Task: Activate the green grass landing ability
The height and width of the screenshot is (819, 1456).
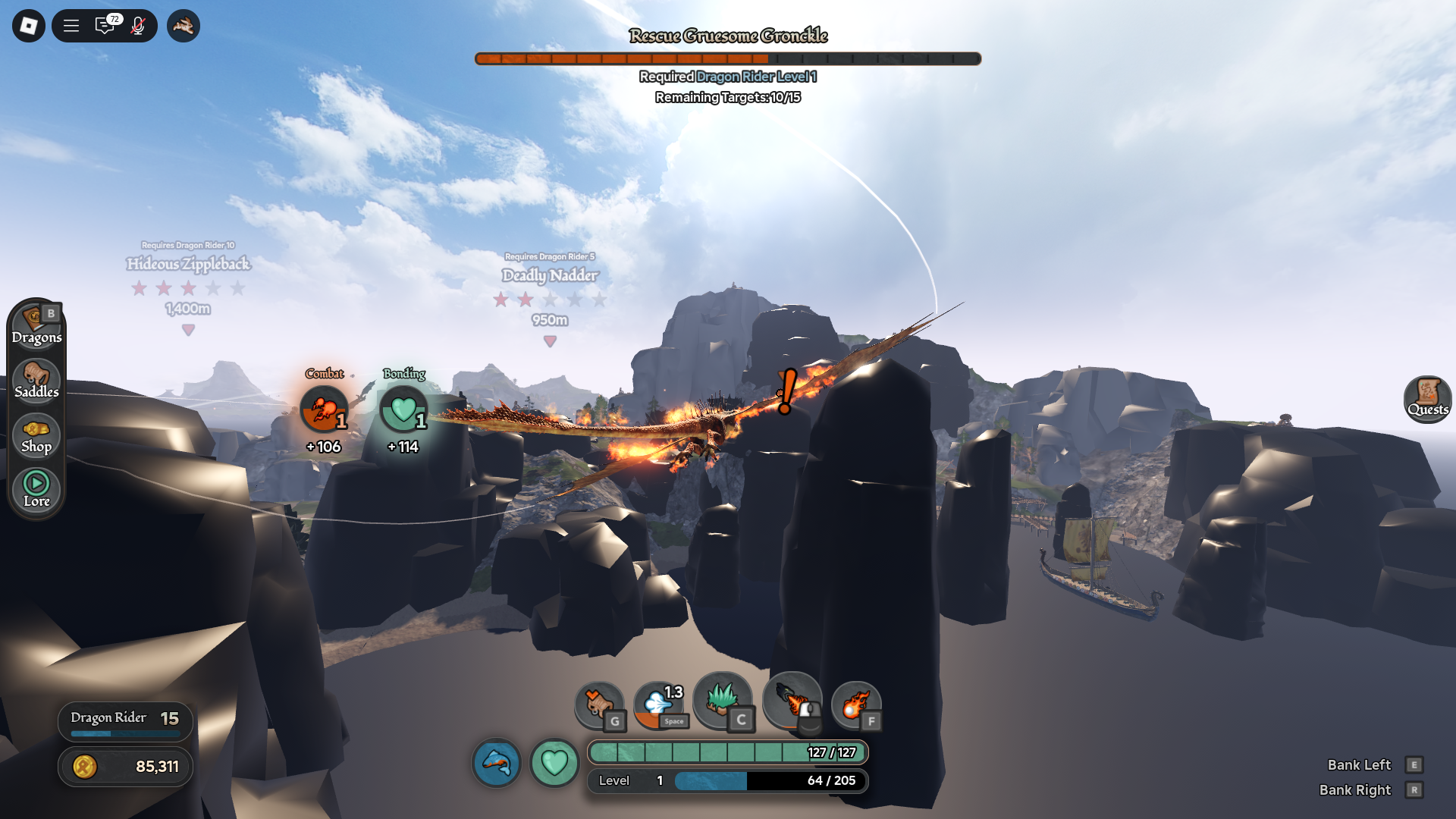Action: click(x=722, y=701)
